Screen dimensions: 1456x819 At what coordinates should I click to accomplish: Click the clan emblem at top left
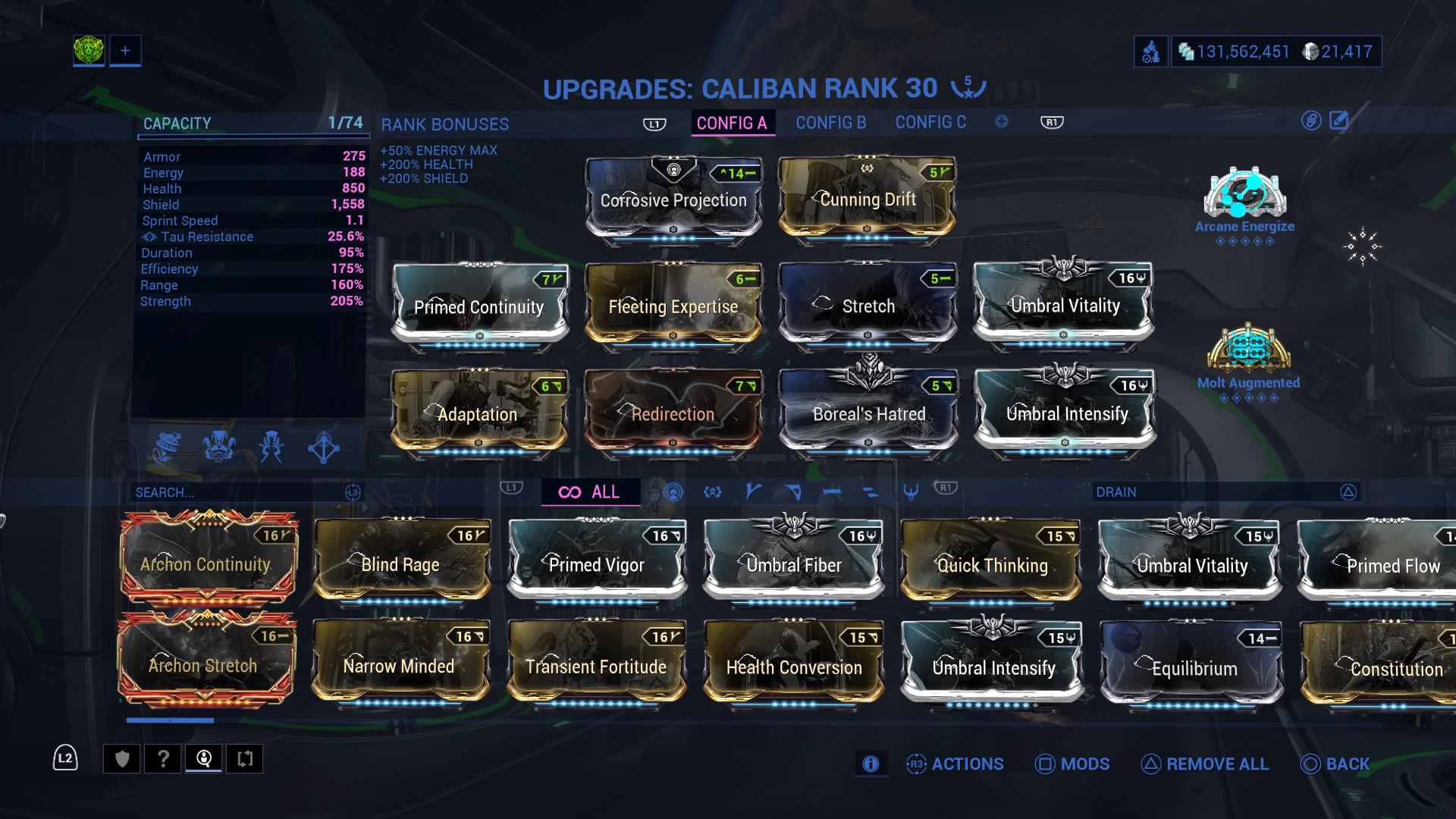89,50
